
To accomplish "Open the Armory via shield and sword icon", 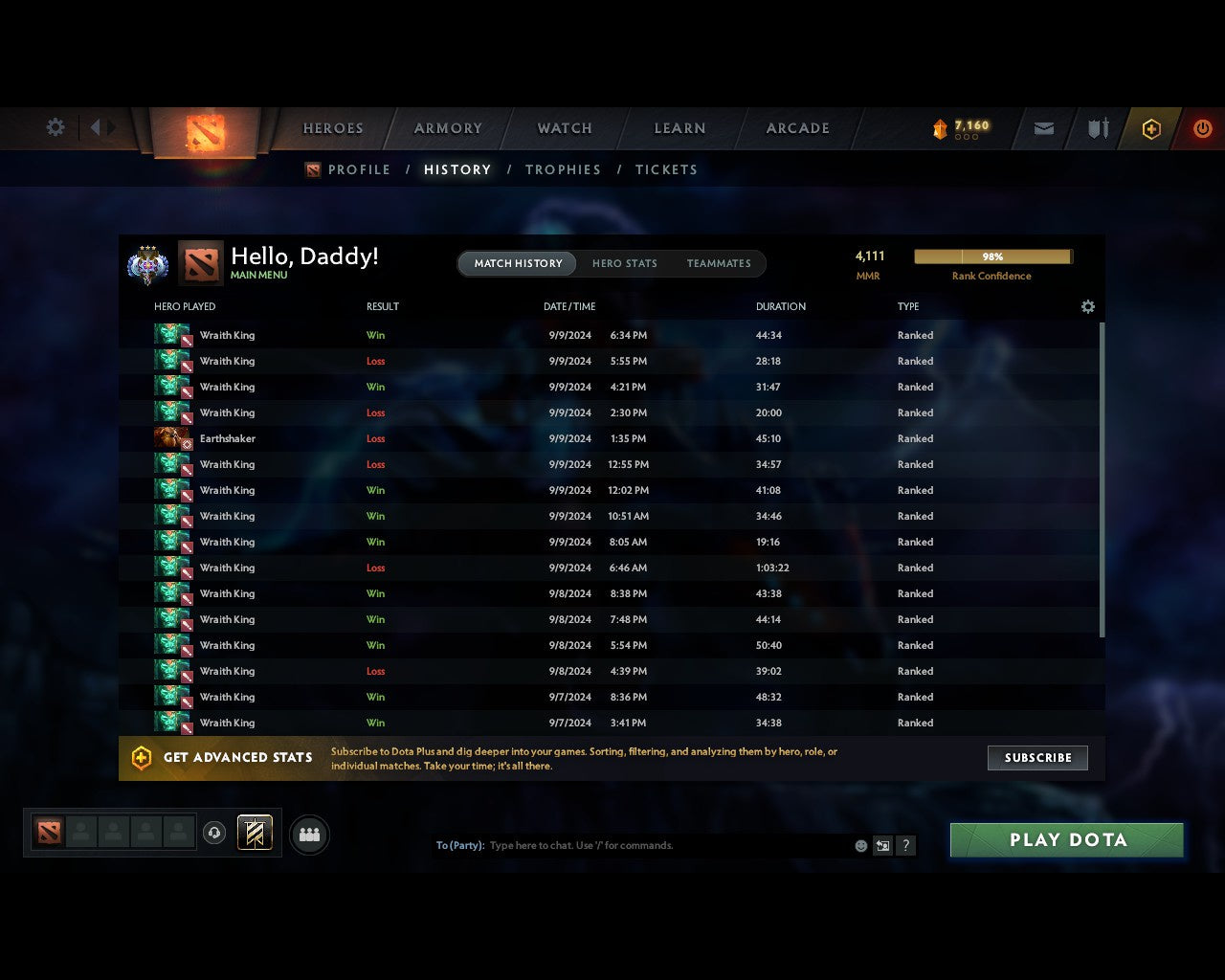I will pos(1097,128).
